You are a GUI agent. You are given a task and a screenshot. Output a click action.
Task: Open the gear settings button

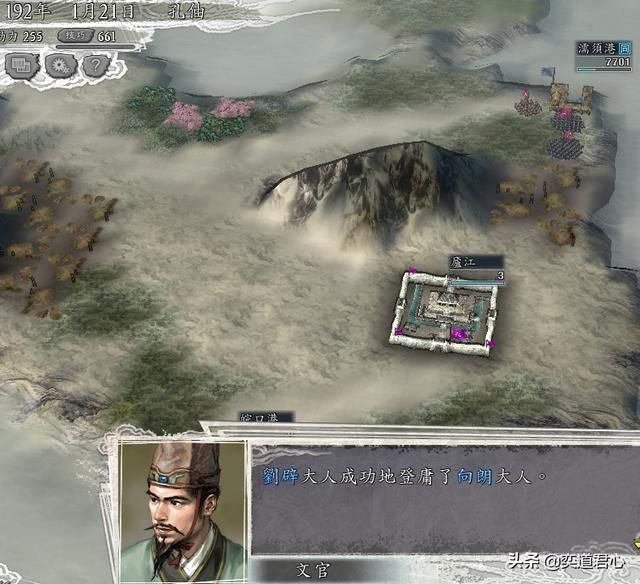pyautogui.click(x=57, y=66)
